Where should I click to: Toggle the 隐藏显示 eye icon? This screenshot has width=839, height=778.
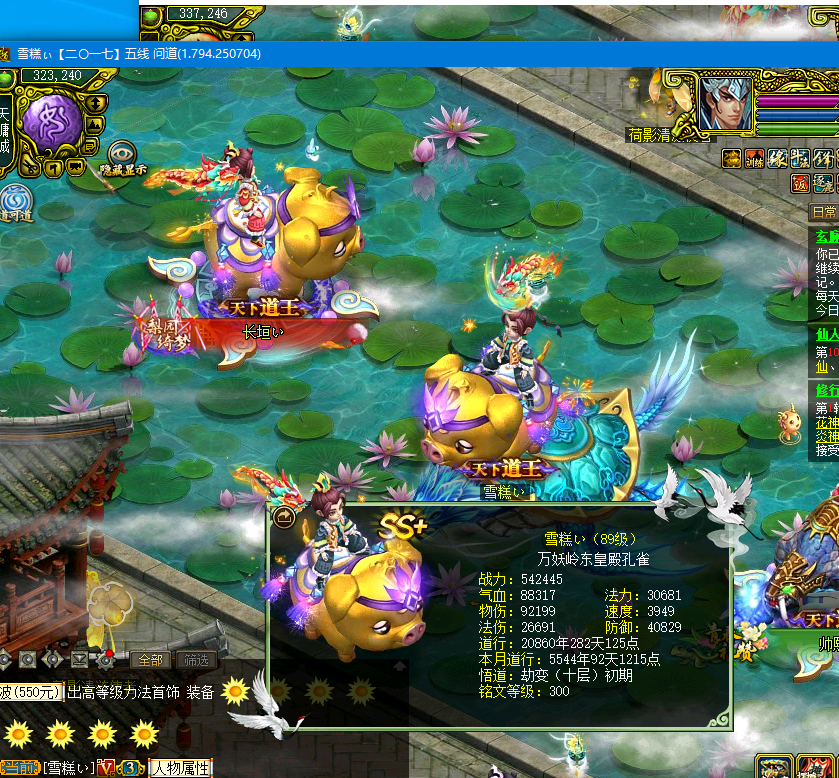click(122, 153)
